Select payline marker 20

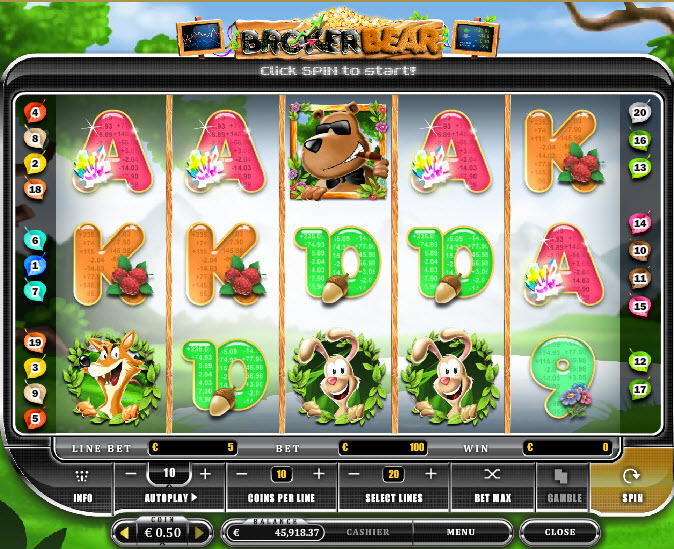tap(640, 113)
